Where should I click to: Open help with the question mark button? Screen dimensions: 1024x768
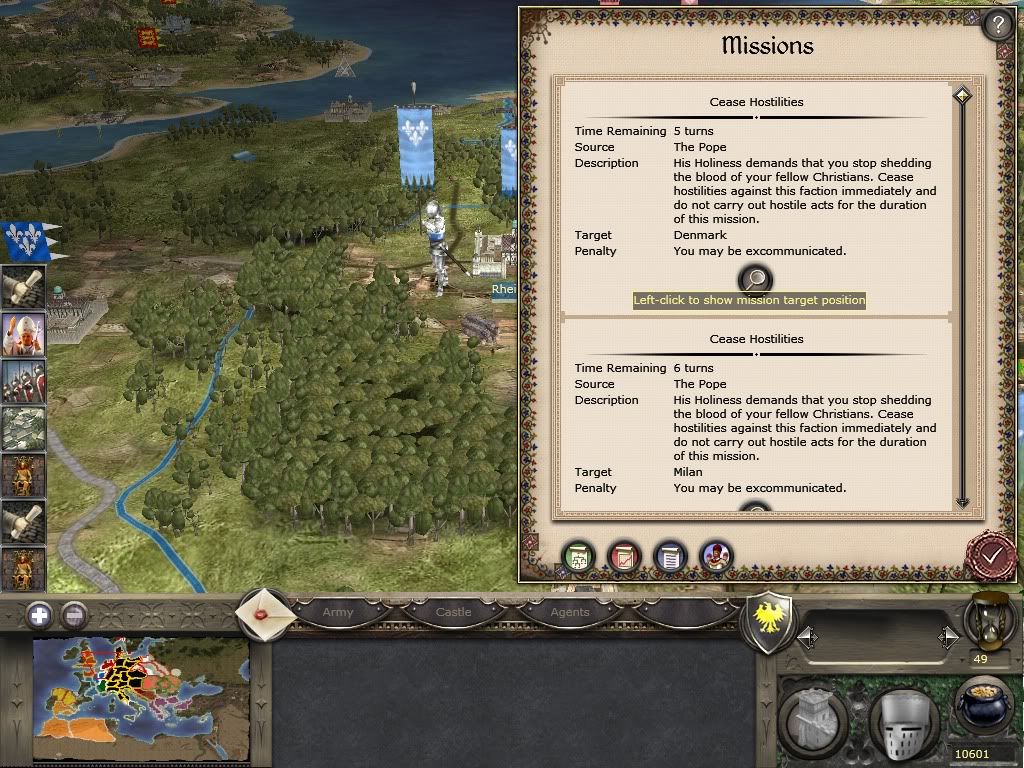point(997,24)
